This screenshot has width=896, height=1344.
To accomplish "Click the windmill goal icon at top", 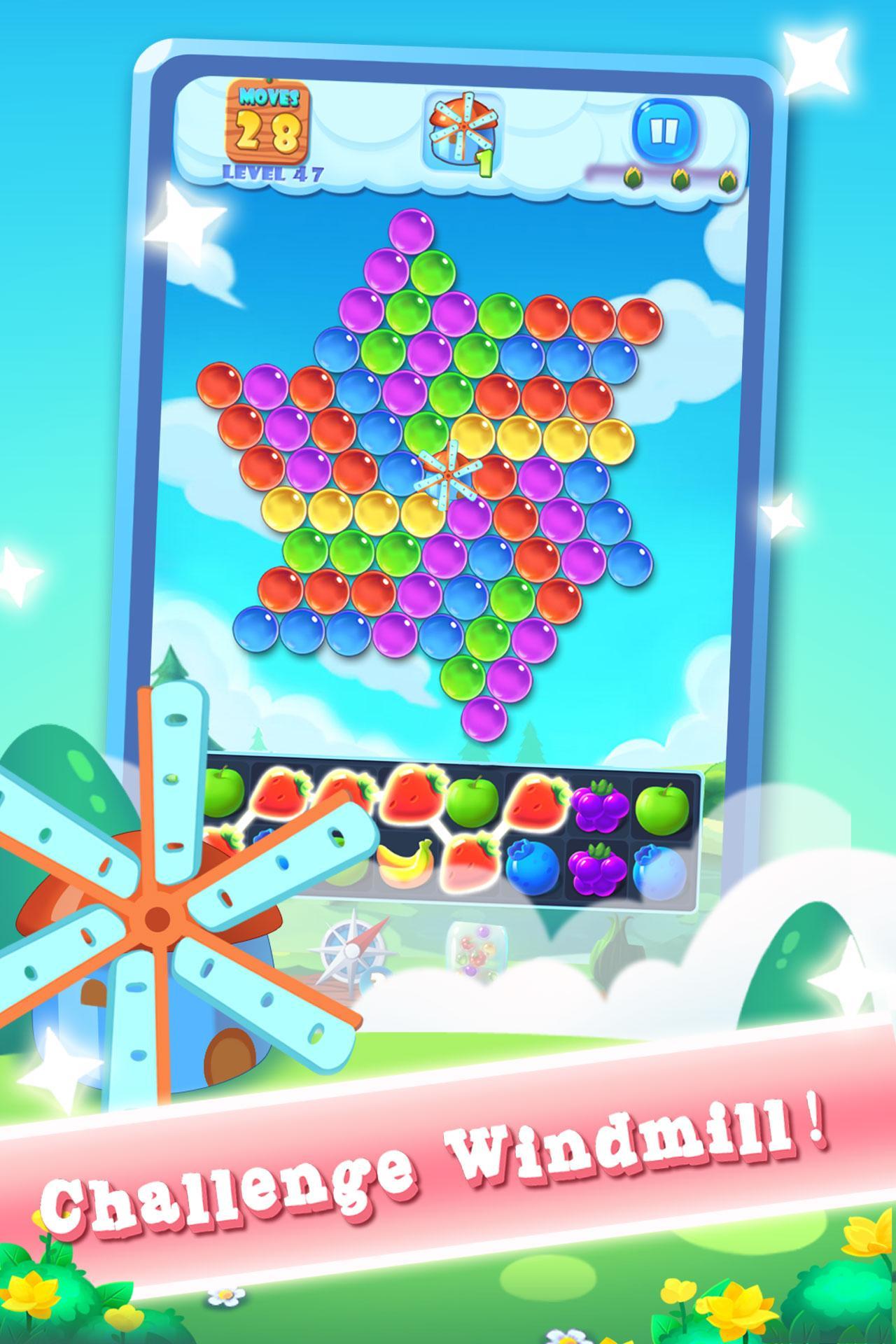I will click(x=462, y=129).
